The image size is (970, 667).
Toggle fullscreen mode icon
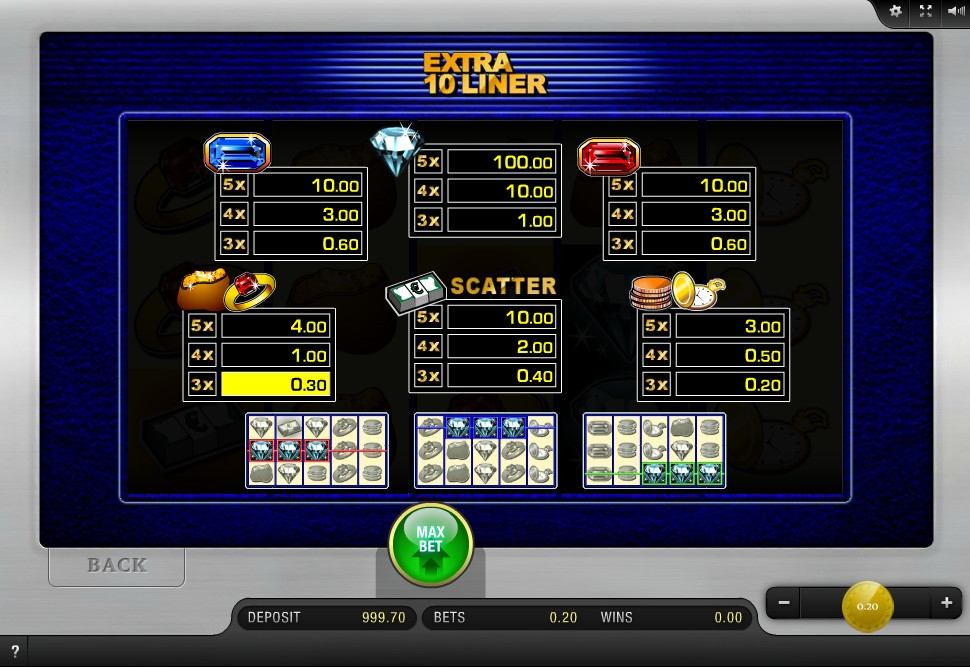coord(926,11)
